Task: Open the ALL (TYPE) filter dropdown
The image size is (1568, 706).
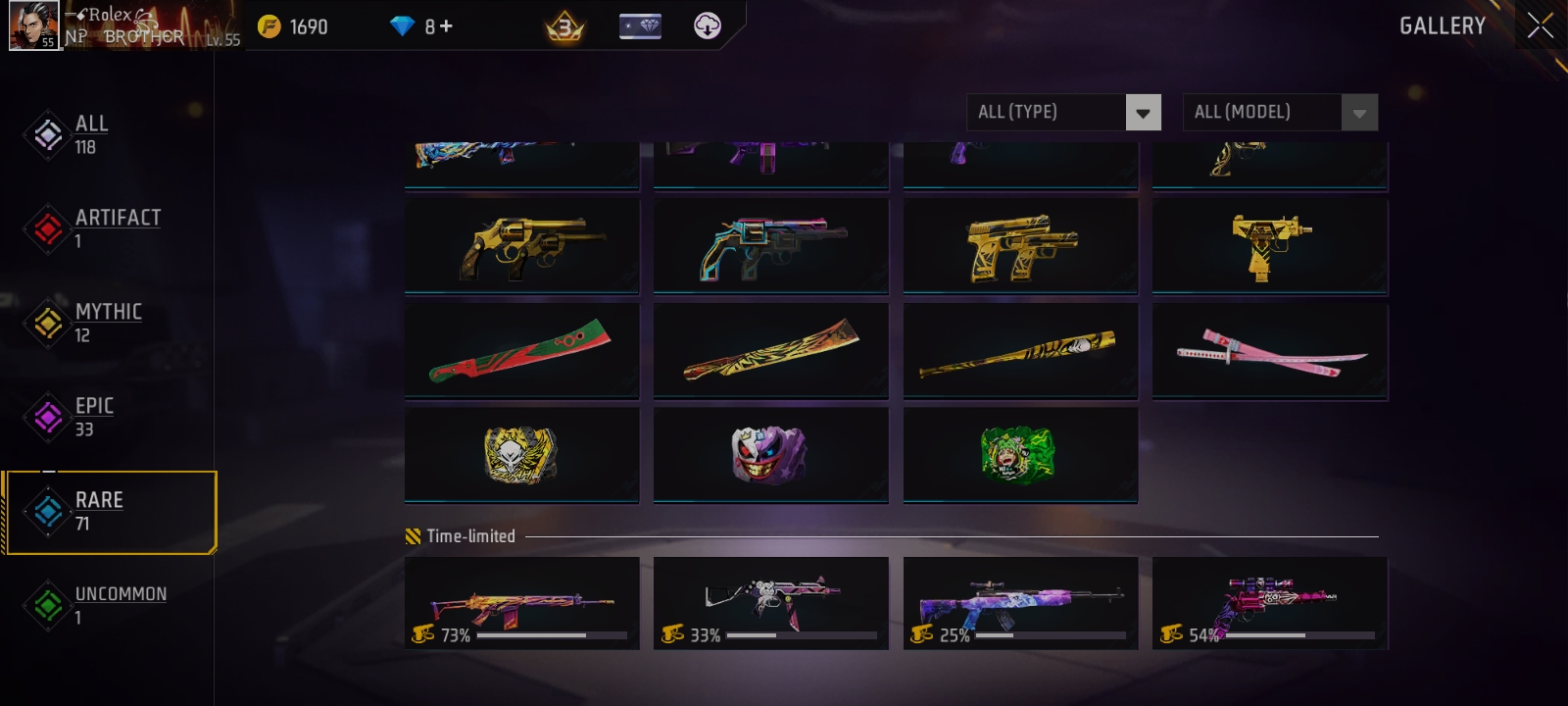Action: tap(1063, 112)
